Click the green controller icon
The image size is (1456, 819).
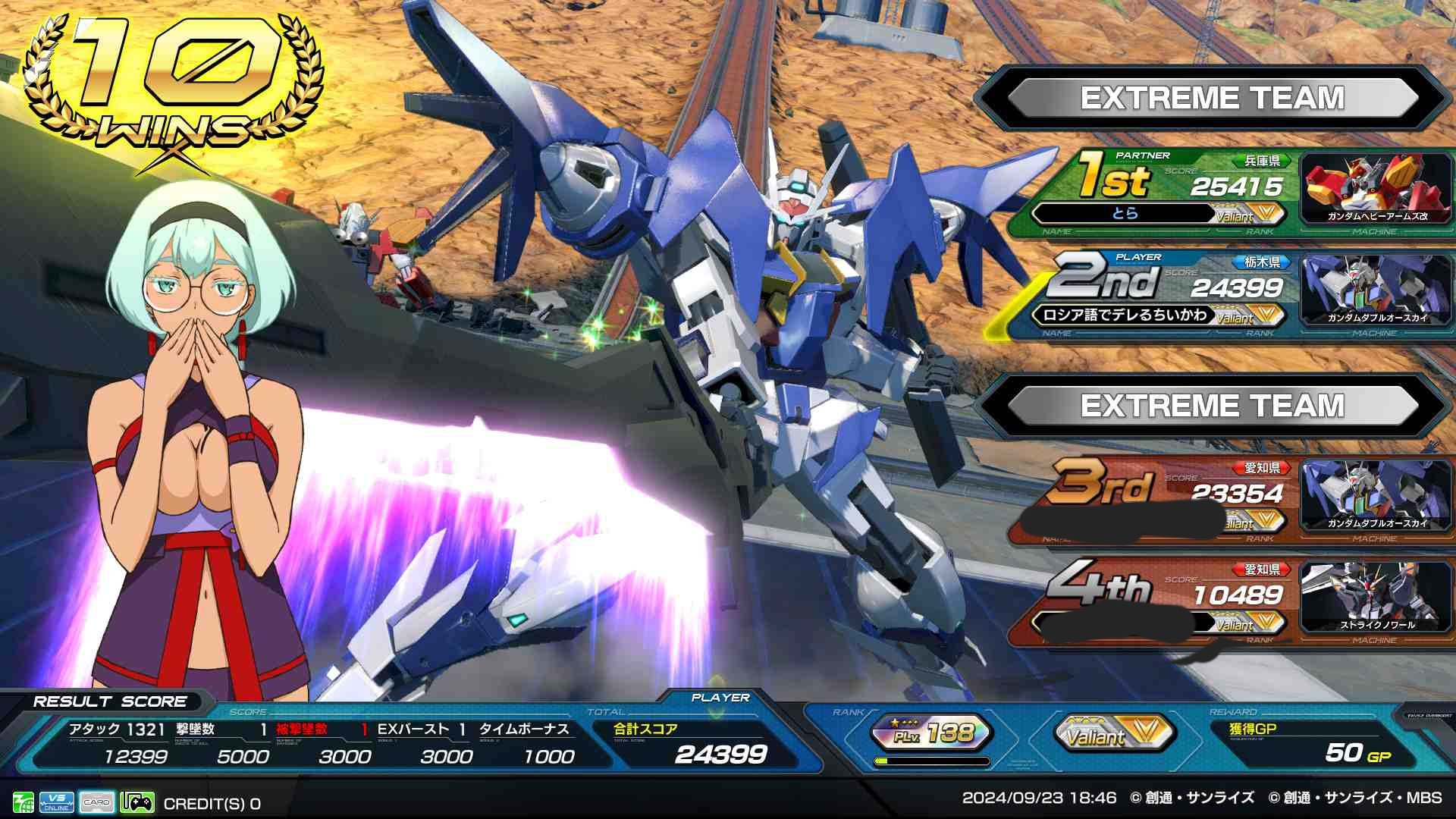(137, 802)
